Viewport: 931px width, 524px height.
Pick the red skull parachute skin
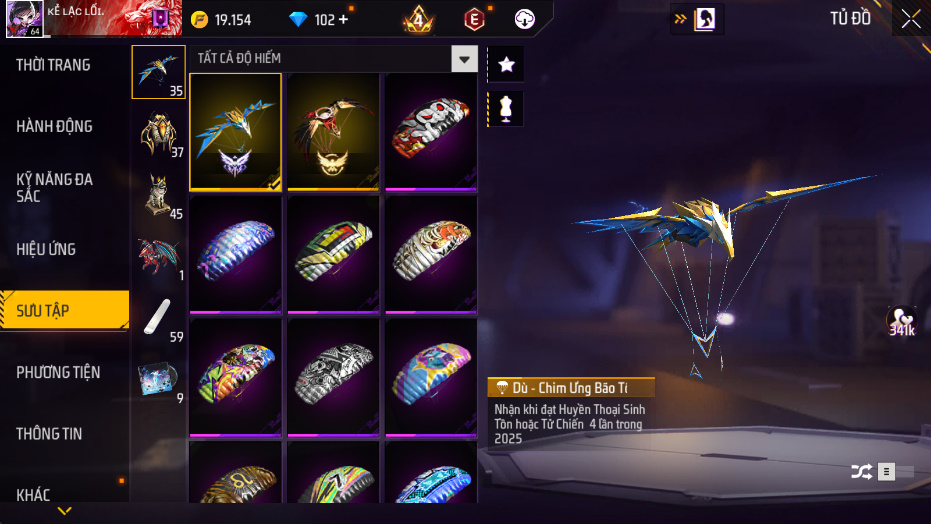(x=431, y=131)
